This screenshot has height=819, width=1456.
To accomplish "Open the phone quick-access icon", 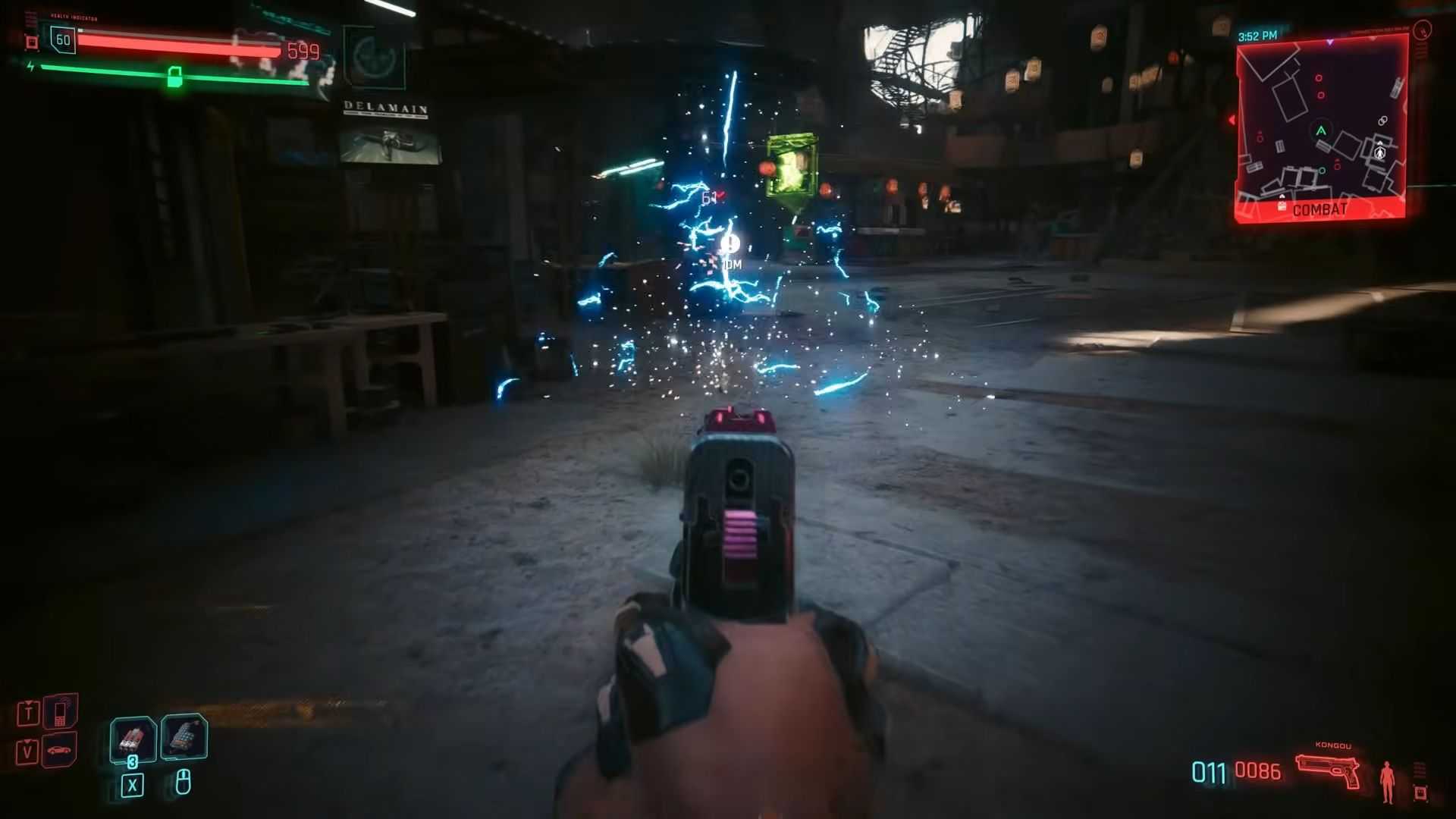I will point(60,712).
